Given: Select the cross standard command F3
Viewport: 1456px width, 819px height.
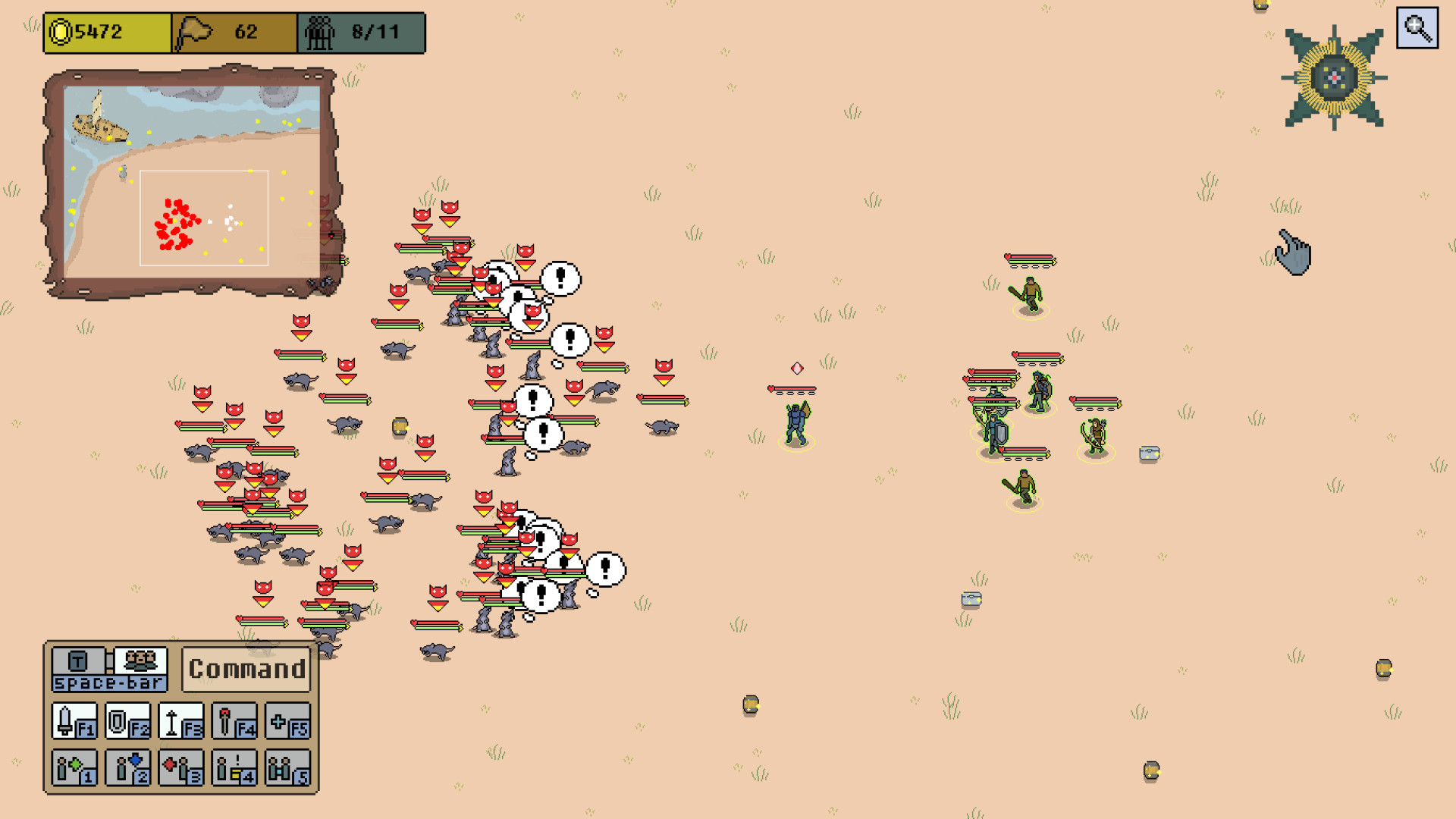Looking at the screenshot, I should pos(180,721).
